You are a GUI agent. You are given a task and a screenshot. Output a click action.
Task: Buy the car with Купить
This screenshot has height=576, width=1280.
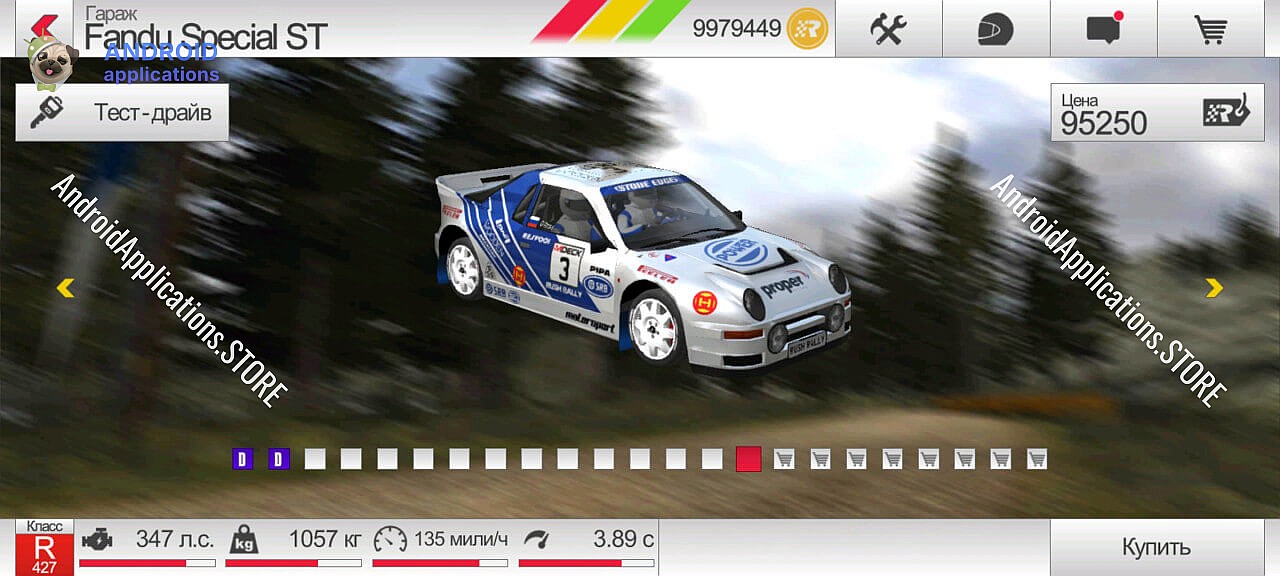(x=1156, y=547)
